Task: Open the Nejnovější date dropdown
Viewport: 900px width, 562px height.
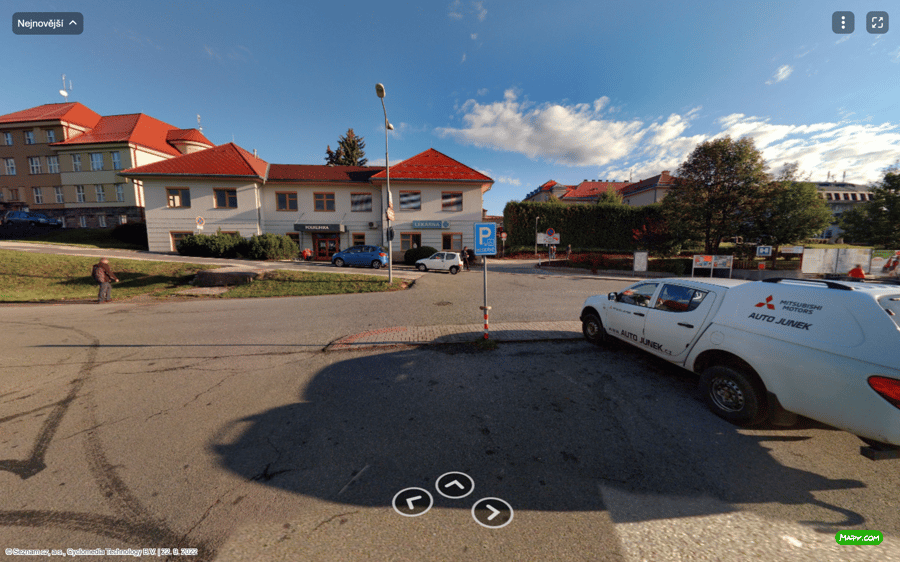Action: point(47,23)
